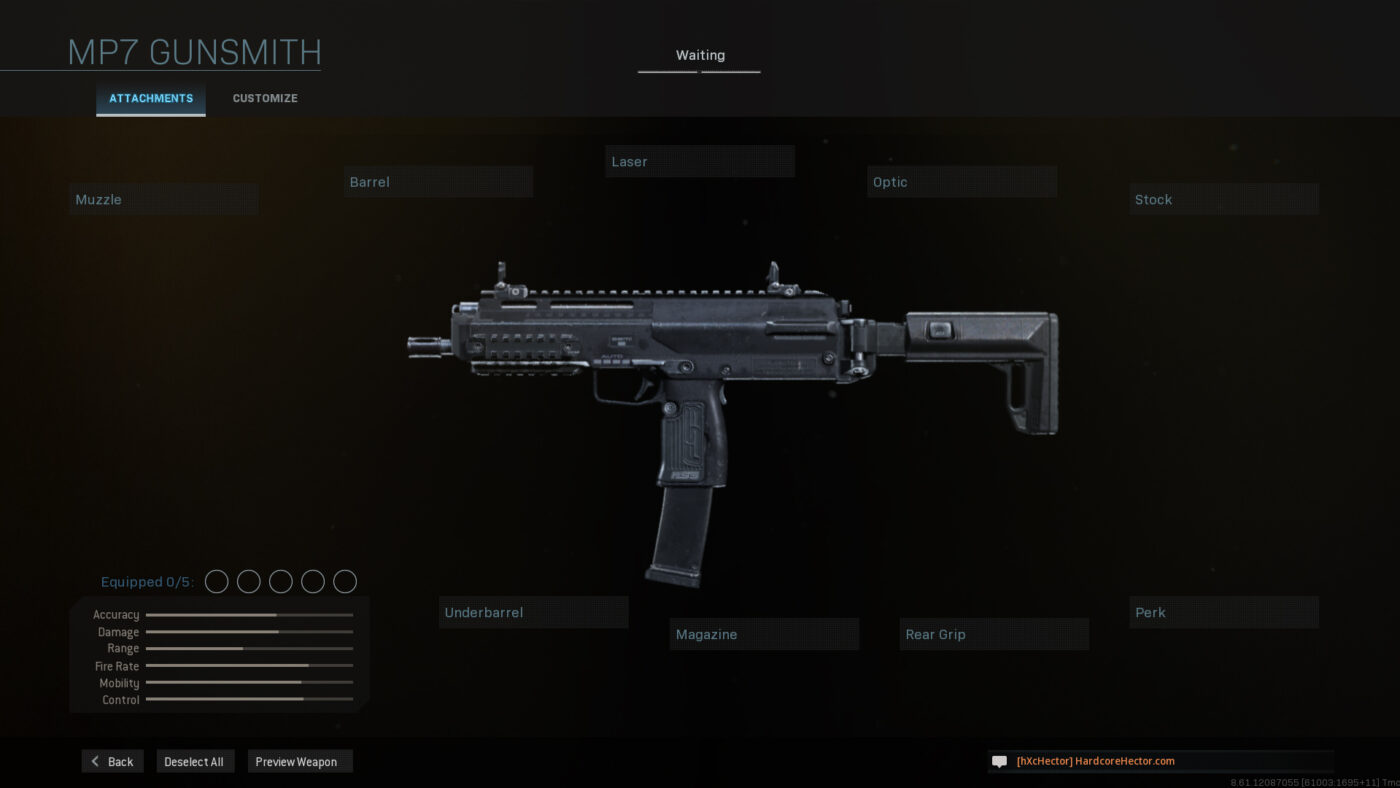Click the last equipped attachment circle

click(344, 581)
